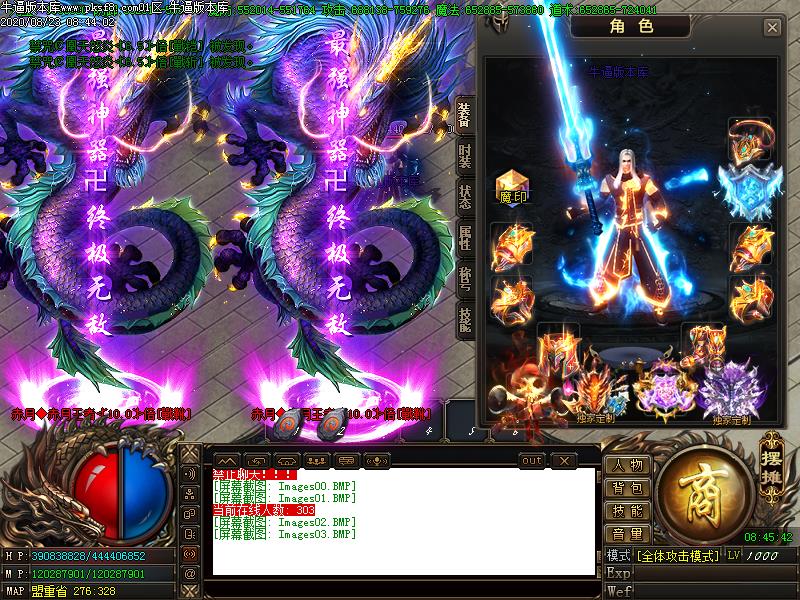Viewport: 800px width, 600px height.
Task: Click the 魔印 gold cube icon
Action: pos(512,184)
